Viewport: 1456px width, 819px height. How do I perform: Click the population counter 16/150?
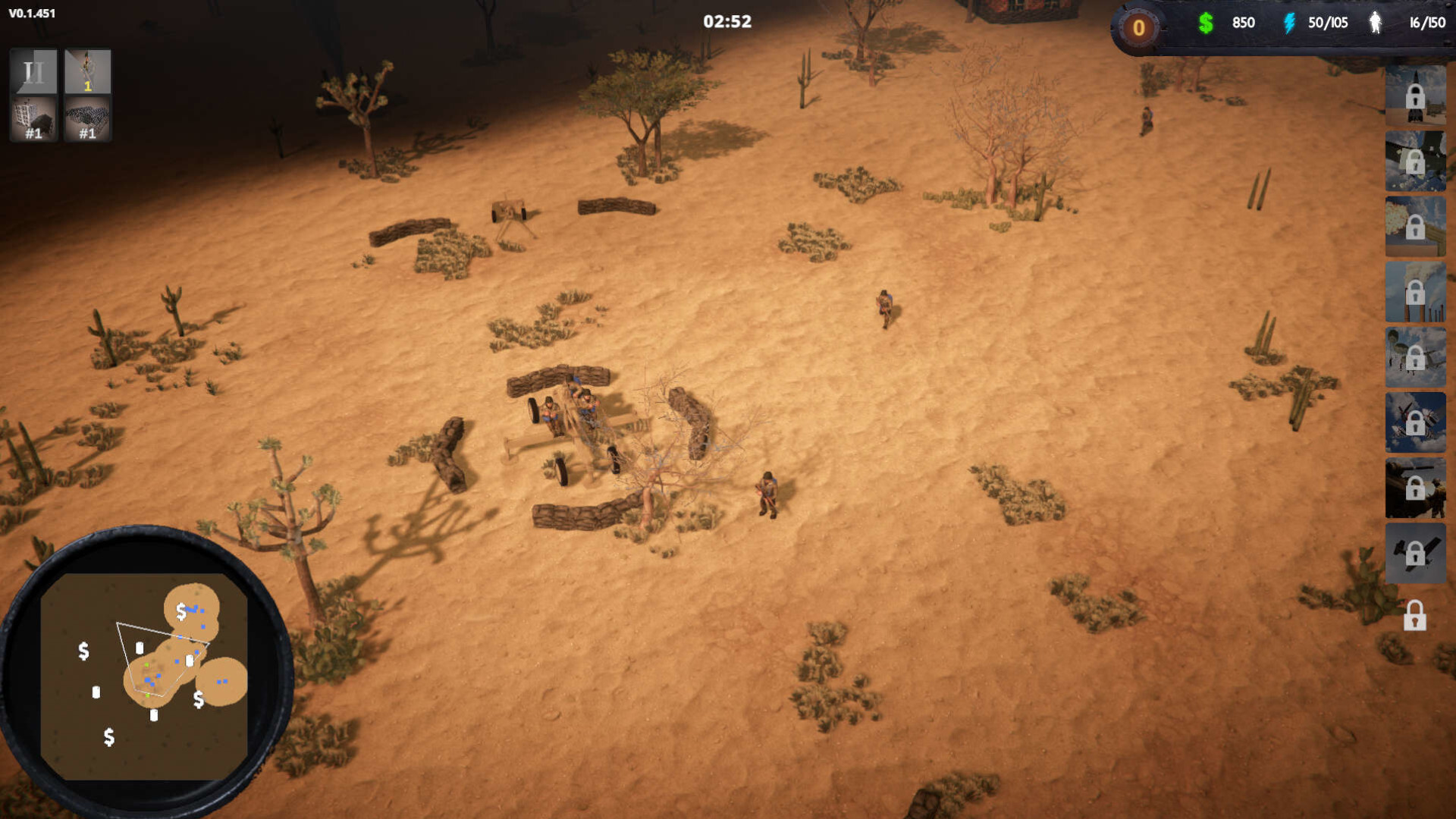(x=1426, y=23)
